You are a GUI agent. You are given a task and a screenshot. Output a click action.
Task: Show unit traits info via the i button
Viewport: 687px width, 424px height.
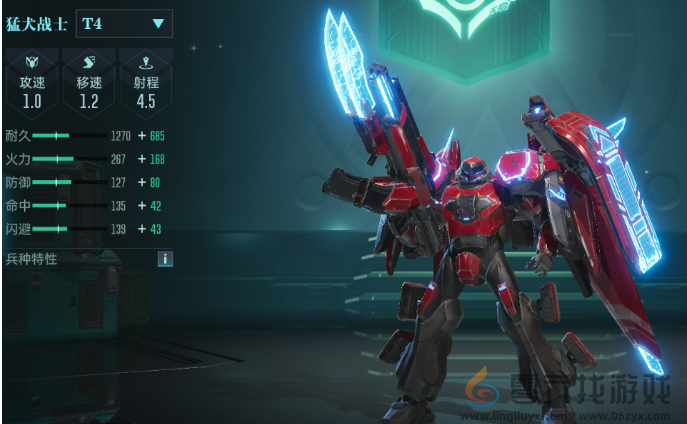(x=165, y=259)
